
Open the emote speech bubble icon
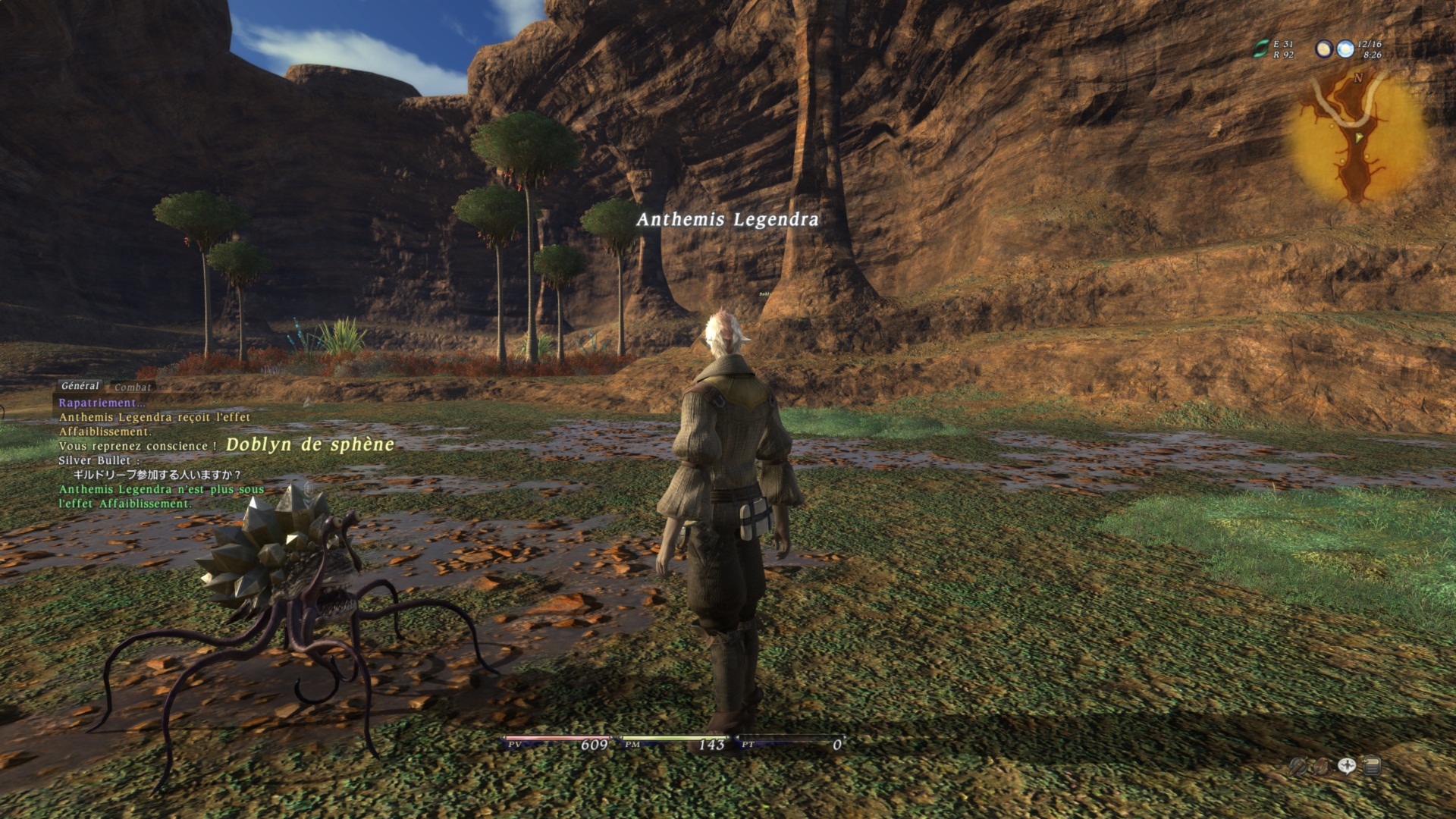(1347, 767)
